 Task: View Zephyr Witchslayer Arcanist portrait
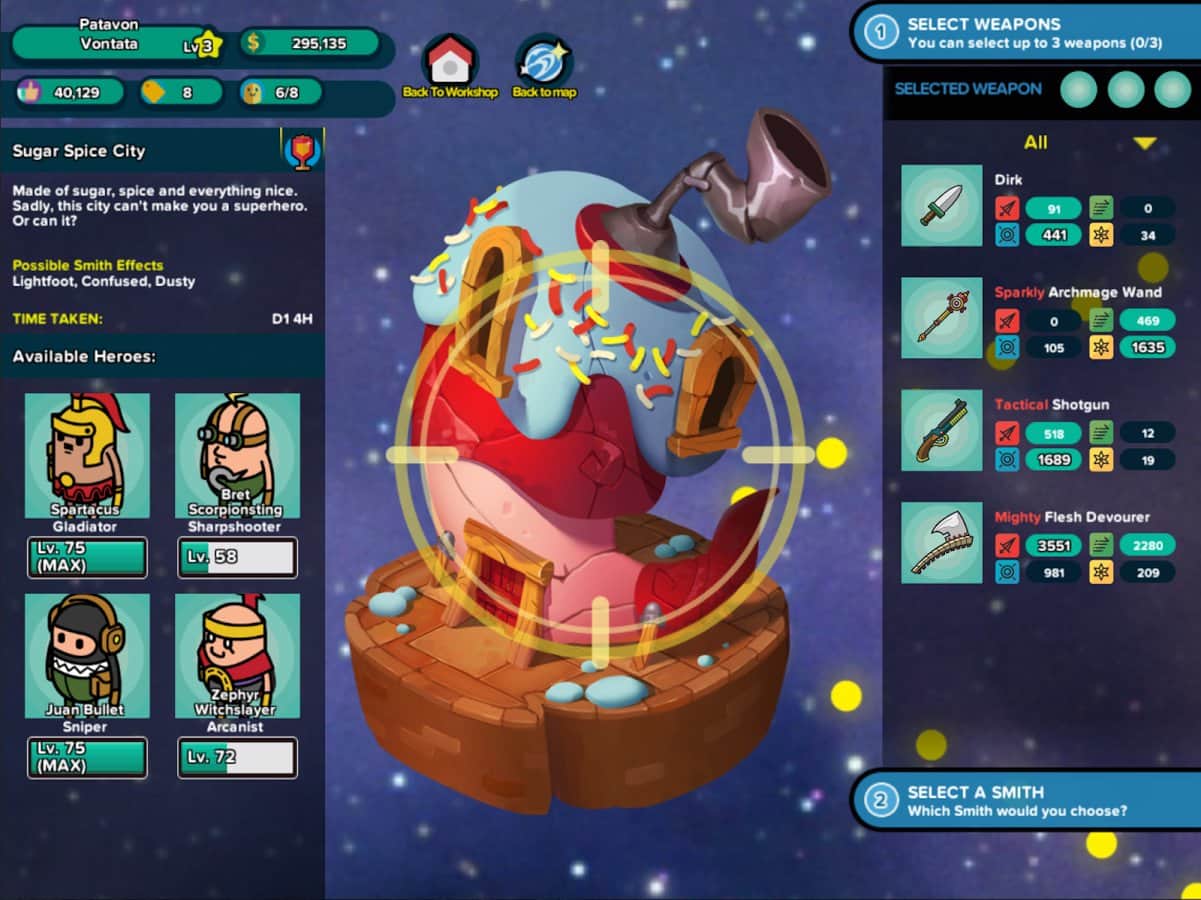[237, 655]
